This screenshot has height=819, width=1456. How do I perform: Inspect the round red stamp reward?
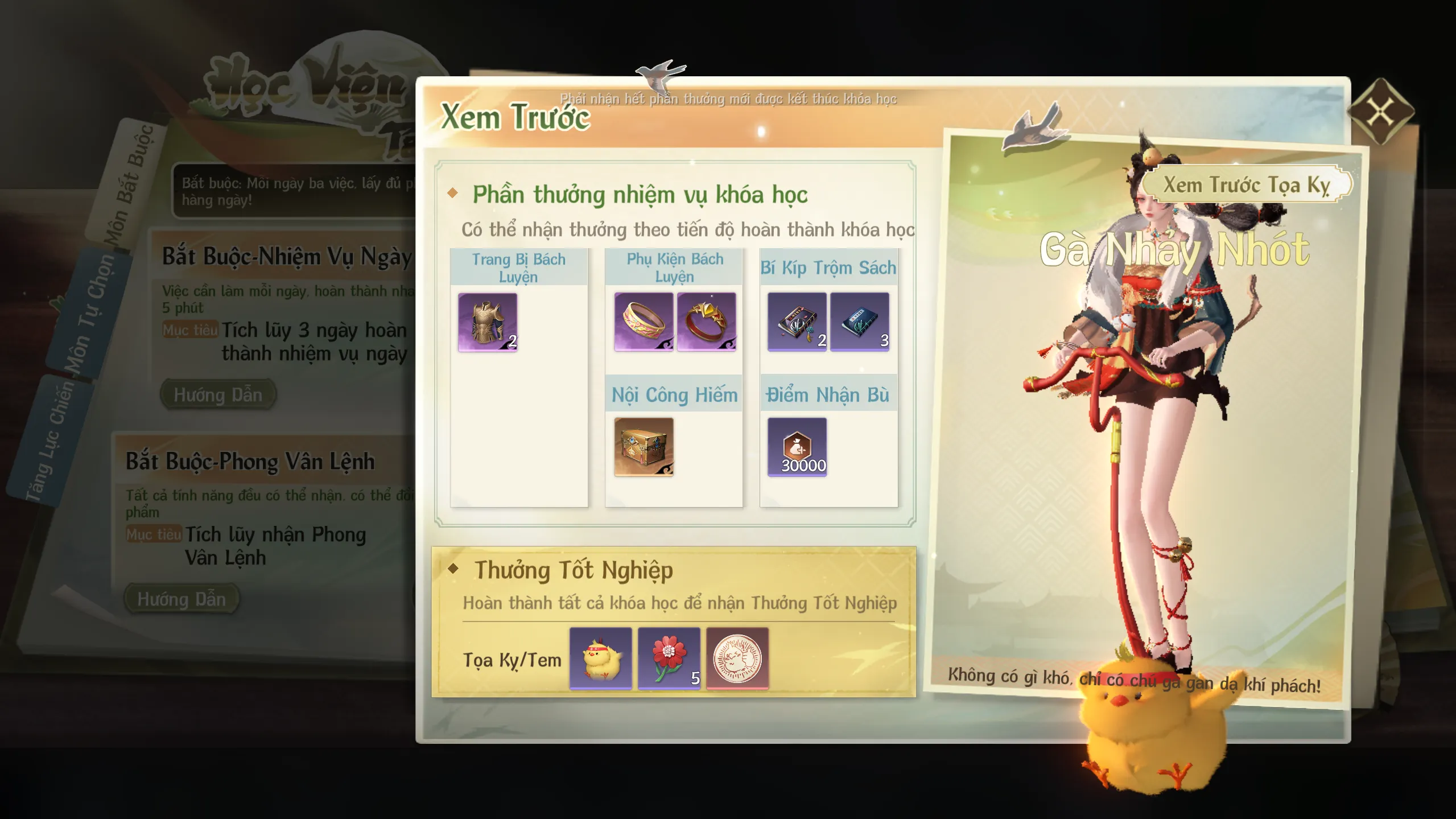click(x=737, y=659)
